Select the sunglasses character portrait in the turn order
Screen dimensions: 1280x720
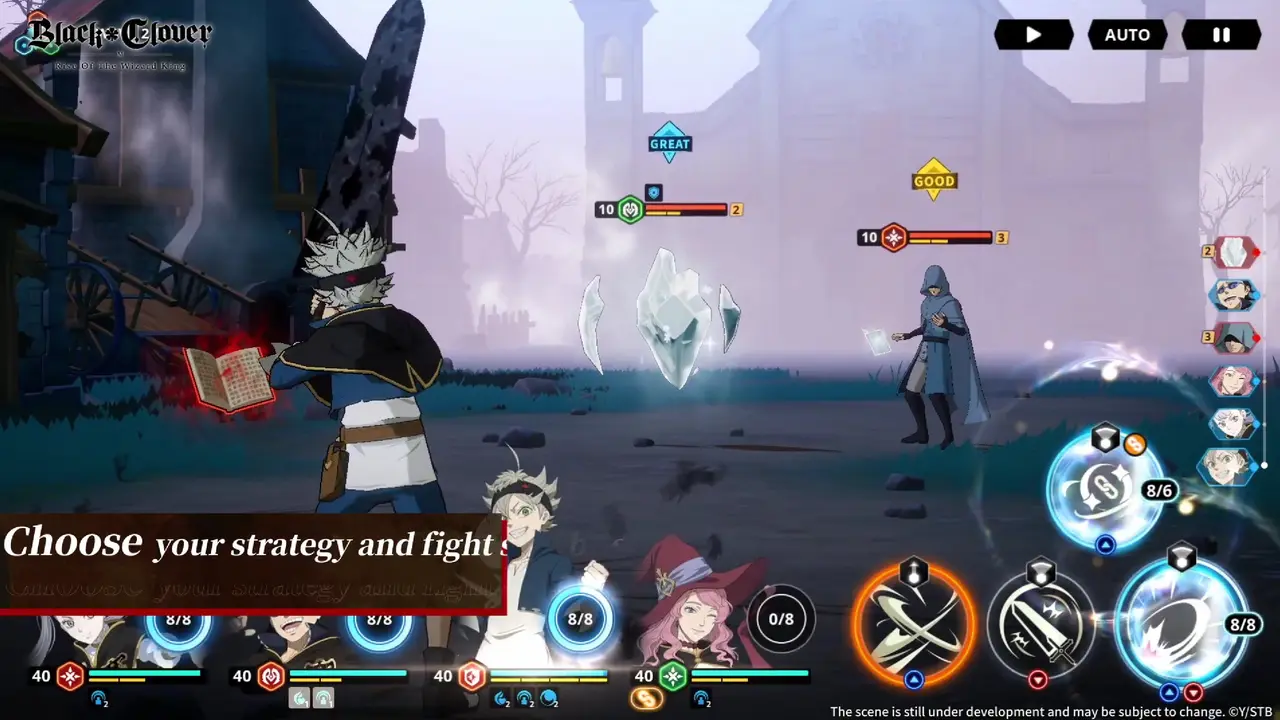pyautogui.click(x=1233, y=295)
